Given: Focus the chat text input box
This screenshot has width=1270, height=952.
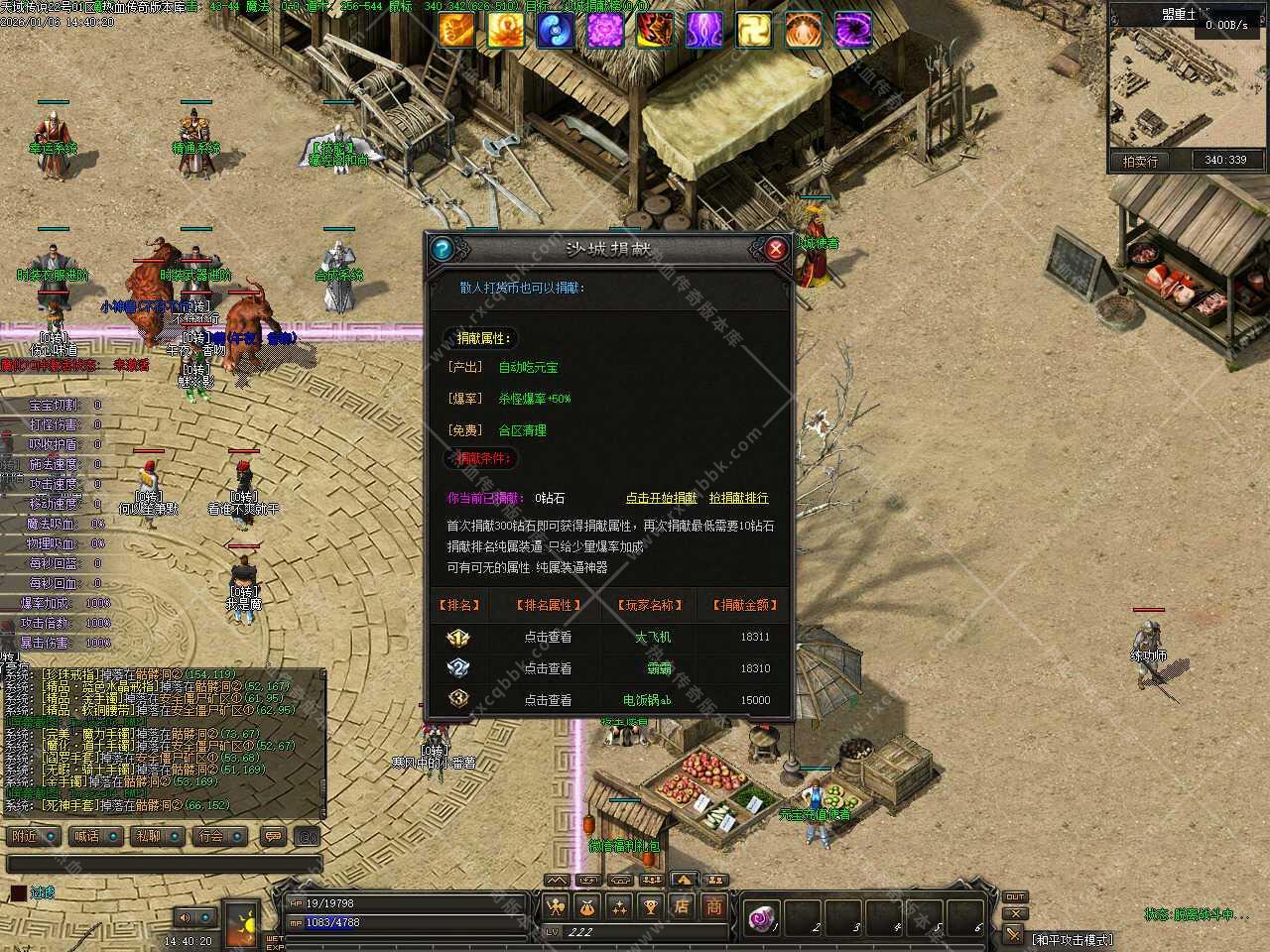Looking at the screenshot, I should coord(164,865).
